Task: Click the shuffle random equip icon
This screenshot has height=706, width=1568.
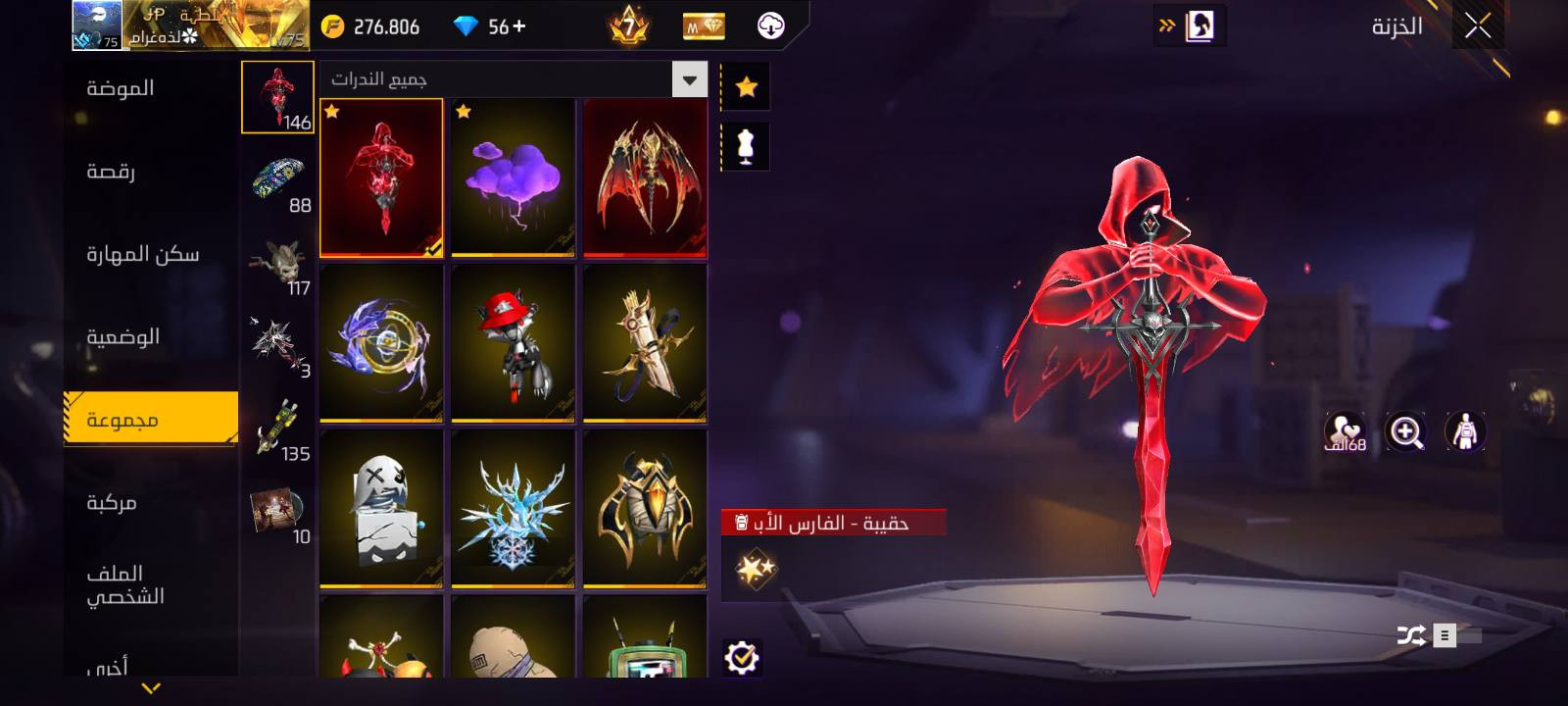Action: pos(1411,635)
